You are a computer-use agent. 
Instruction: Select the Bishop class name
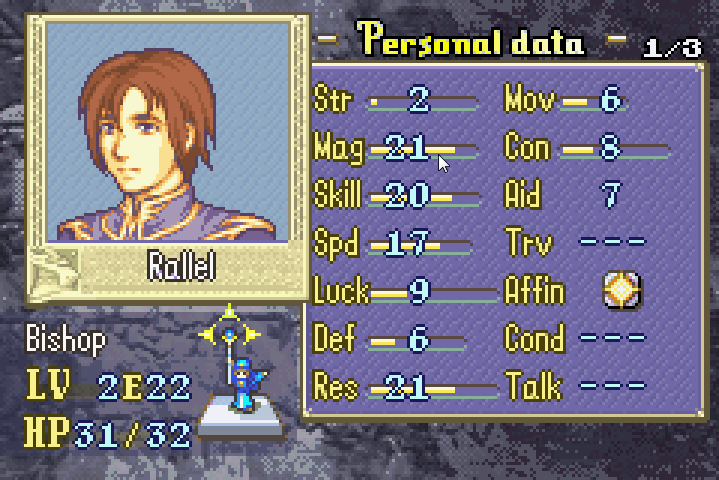click(x=66, y=340)
